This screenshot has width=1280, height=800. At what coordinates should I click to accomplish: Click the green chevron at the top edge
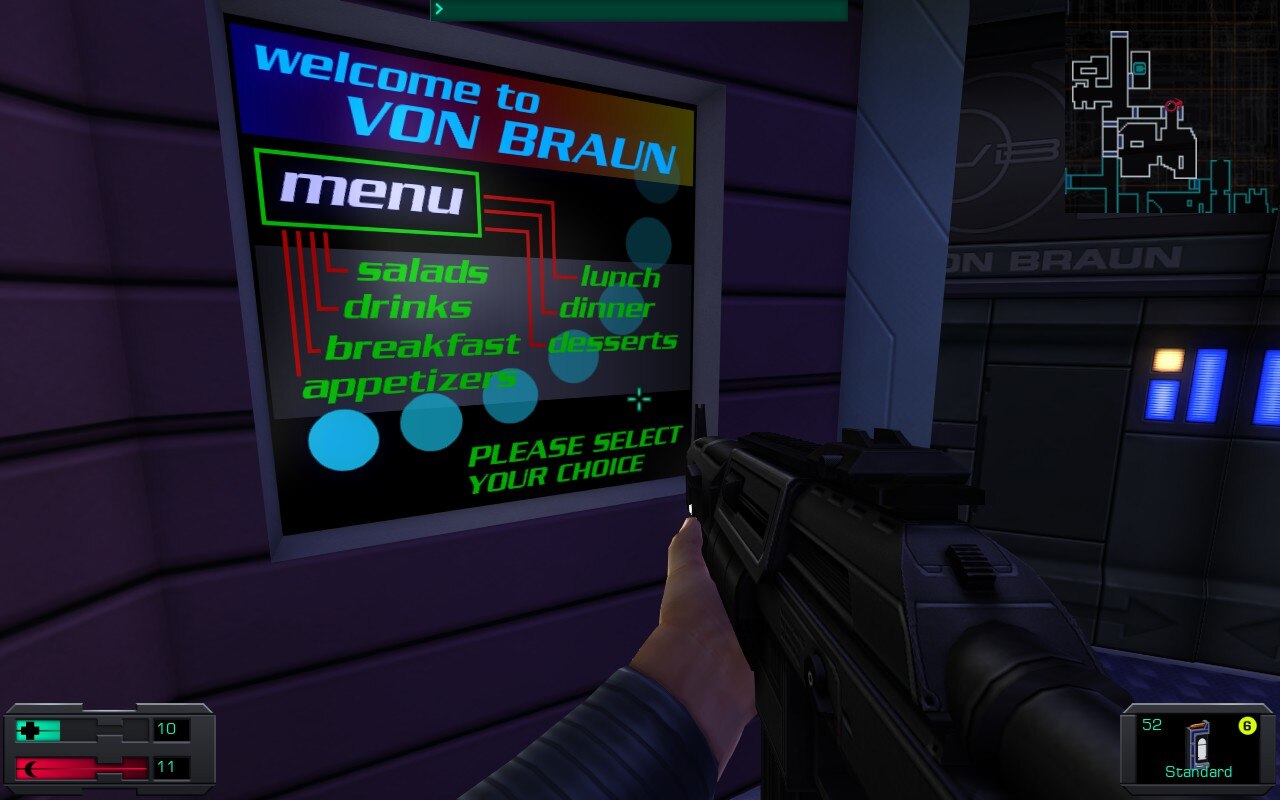pos(438,8)
